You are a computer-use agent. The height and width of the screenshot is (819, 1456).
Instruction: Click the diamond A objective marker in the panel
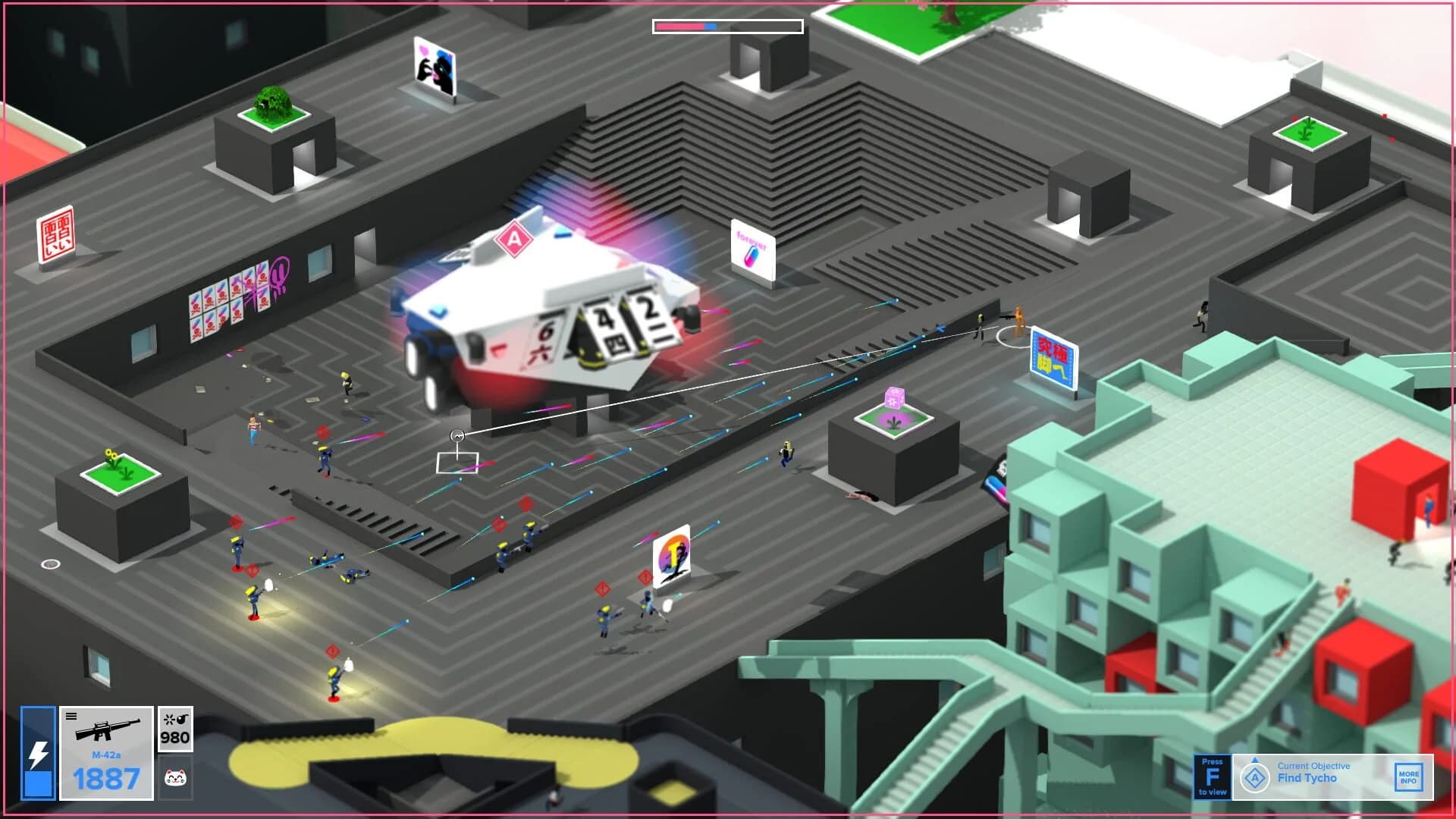click(1256, 777)
